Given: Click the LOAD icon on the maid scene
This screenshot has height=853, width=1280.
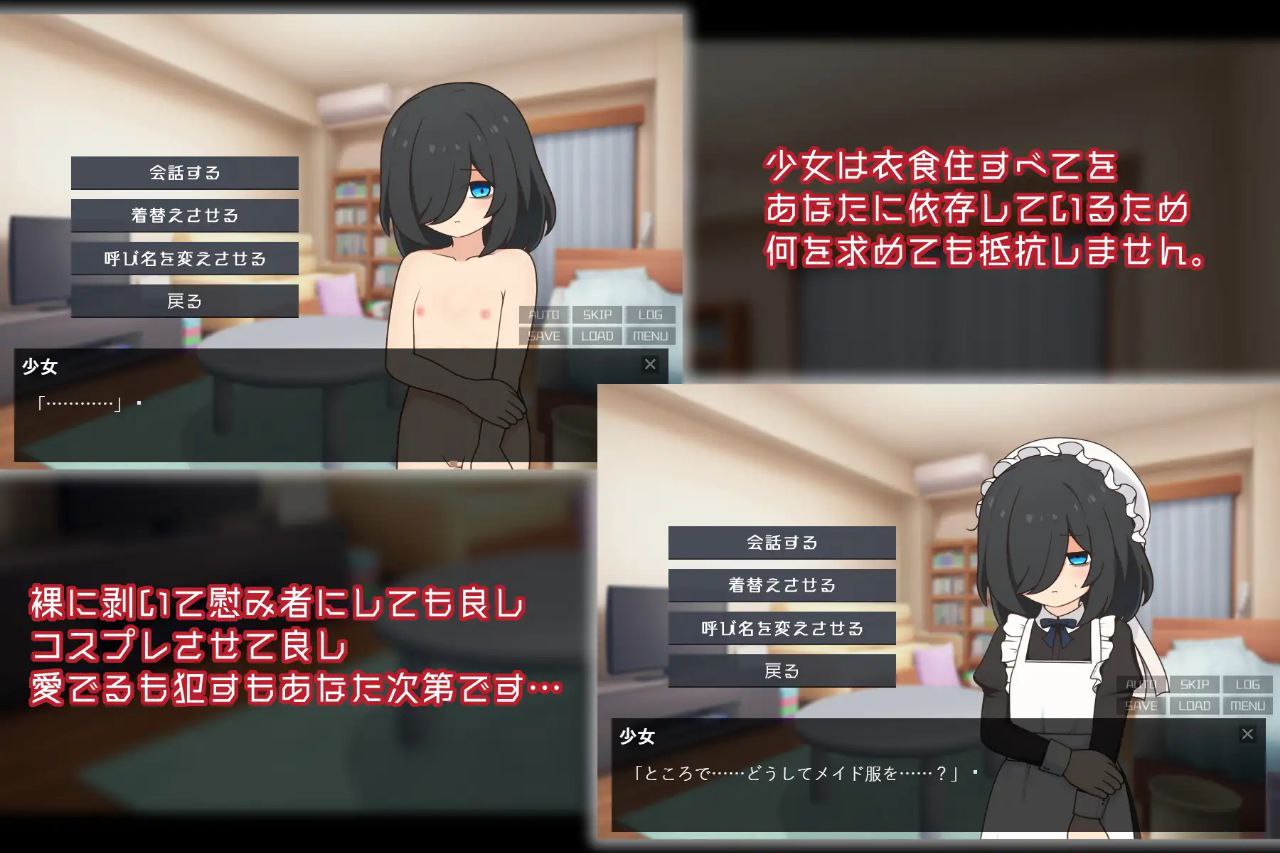Looking at the screenshot, I should click(1194, 705).
